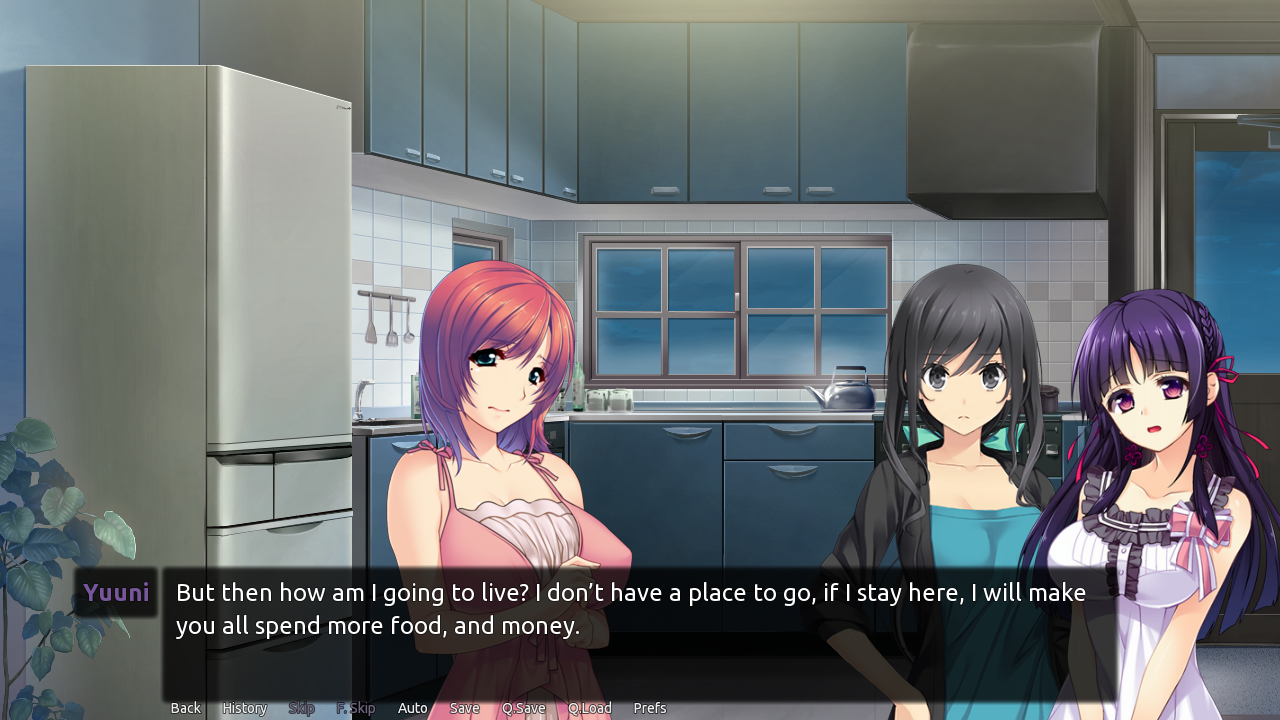Open the Prefs preferences menu

click(x=649, y=707)
